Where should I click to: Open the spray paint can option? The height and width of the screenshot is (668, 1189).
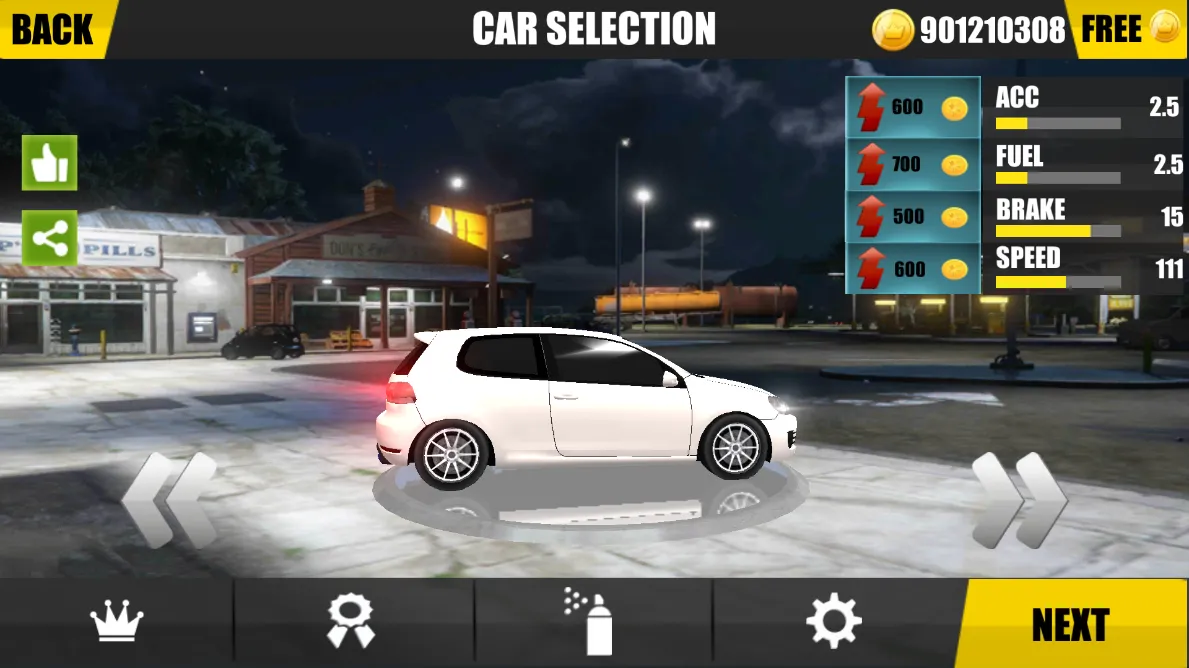click(x=590, y=623)
